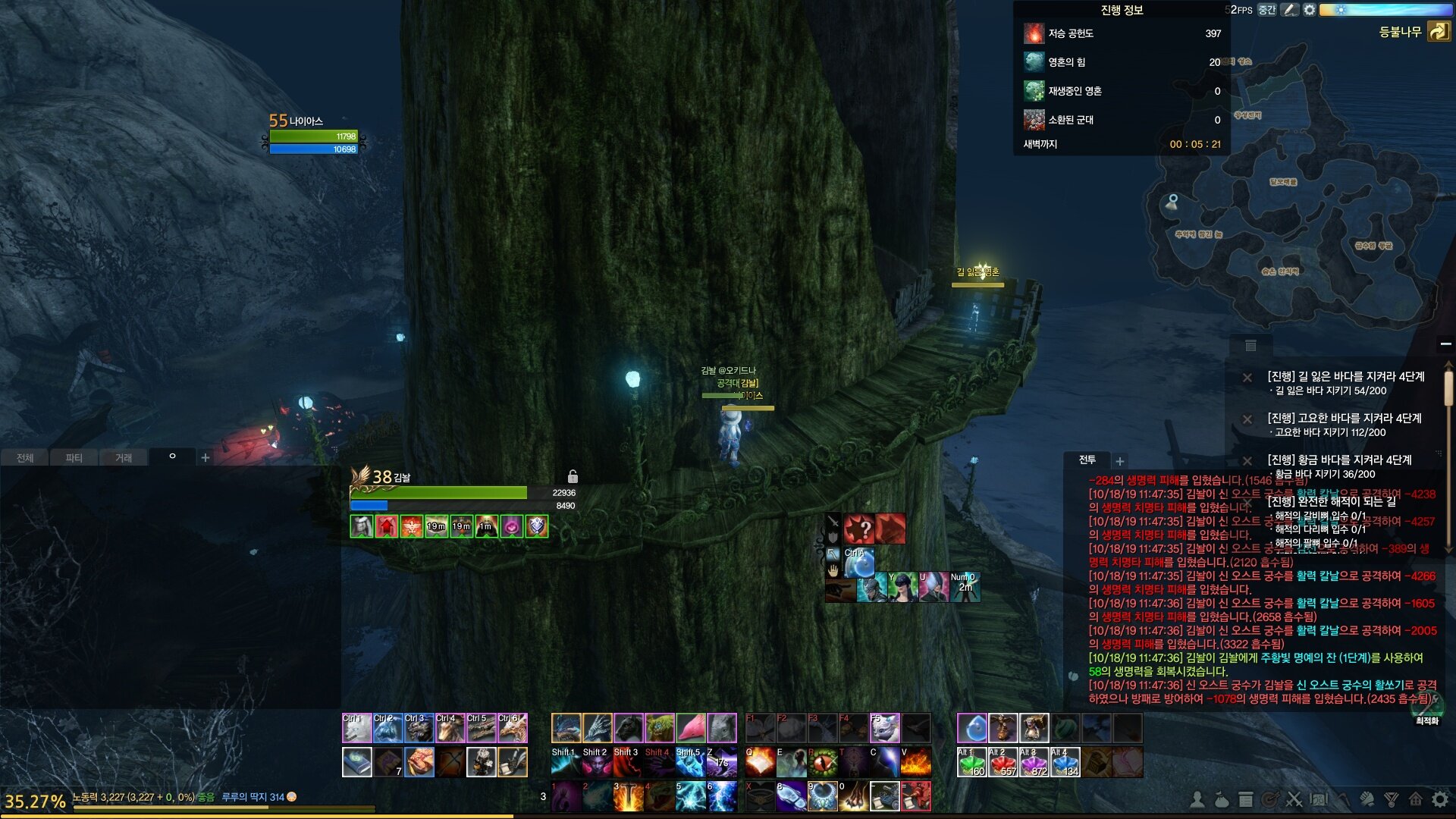Switch to the 거래 chat tab

(123, 458)
